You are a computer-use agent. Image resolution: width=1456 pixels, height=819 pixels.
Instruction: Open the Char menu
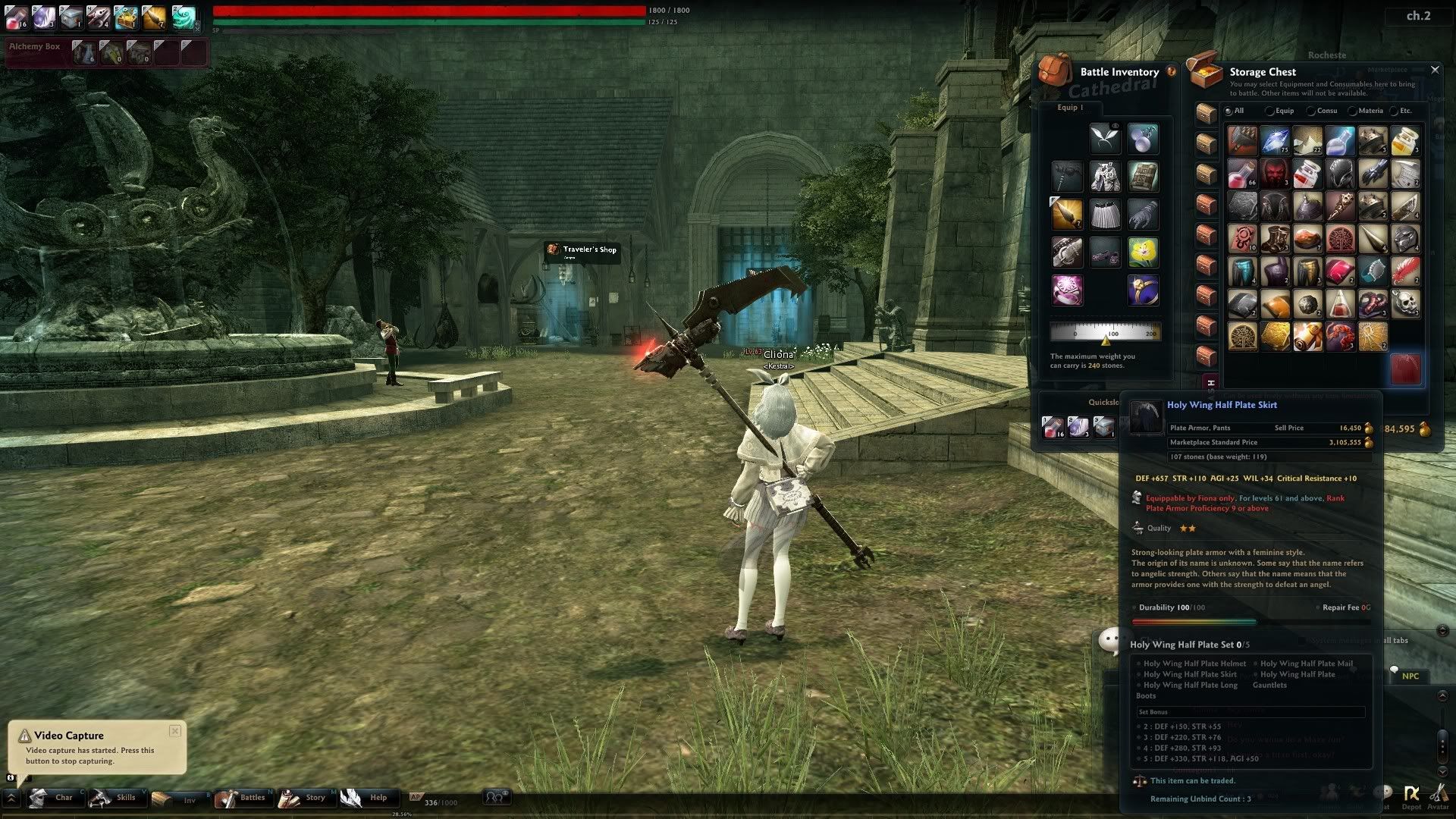tap(53, 798)
